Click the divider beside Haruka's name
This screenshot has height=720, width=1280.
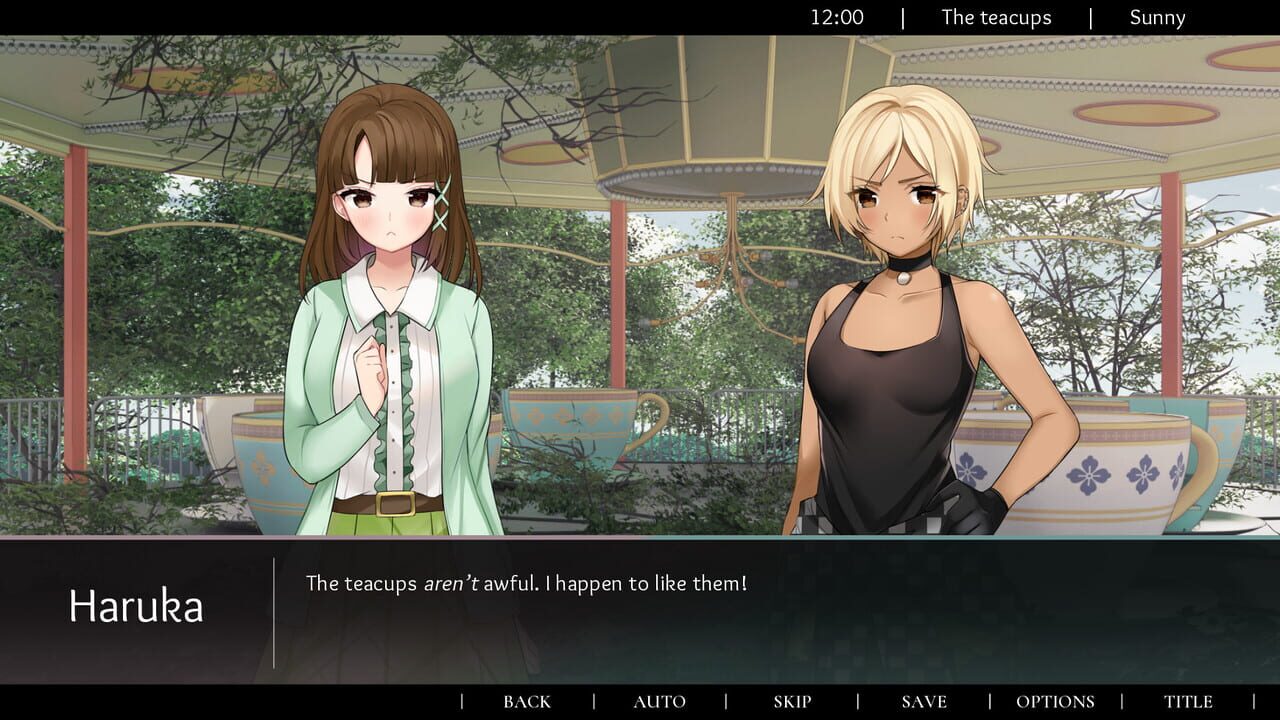[x=272, y=612]
